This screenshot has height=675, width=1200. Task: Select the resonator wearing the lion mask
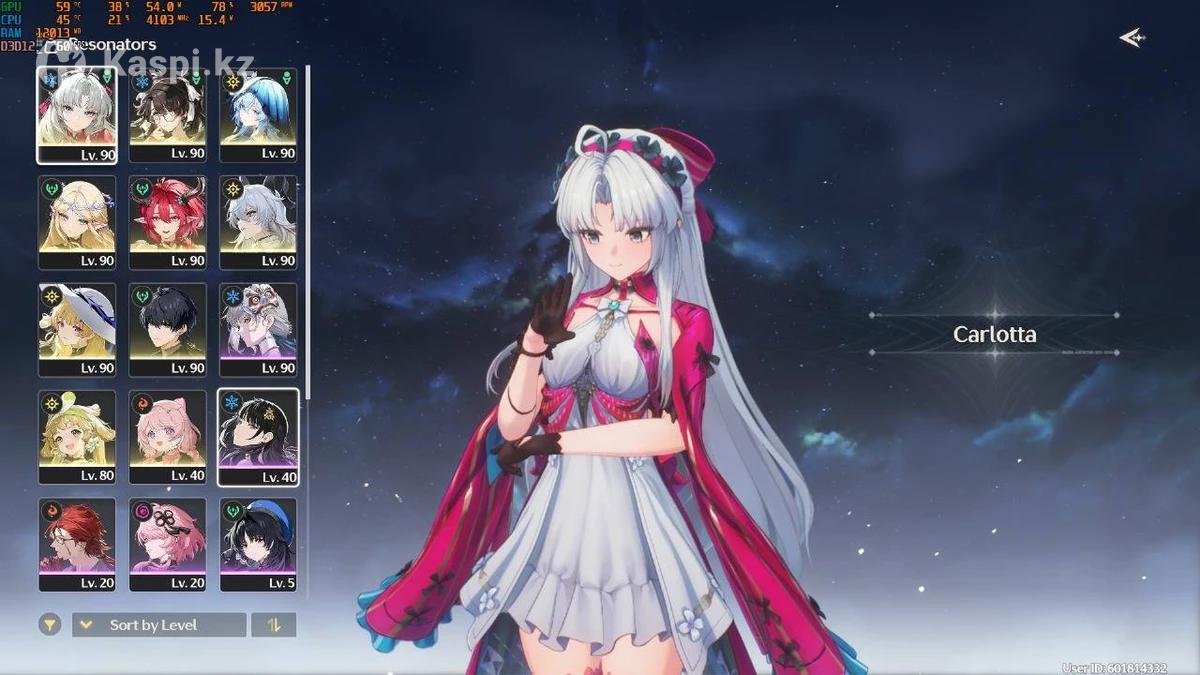tap(258, 330)
